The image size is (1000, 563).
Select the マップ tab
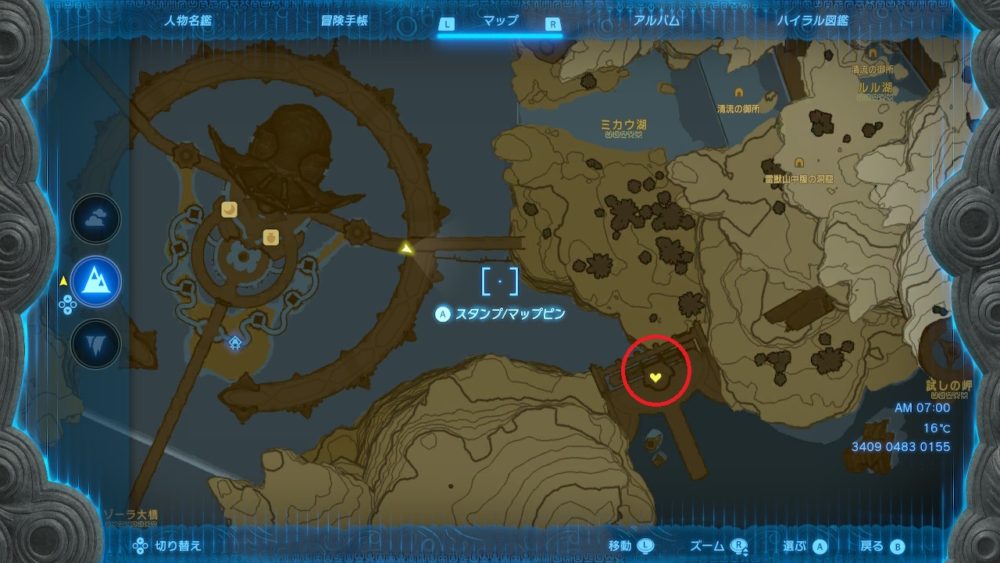pyautogui.click(x=500, y=20)
